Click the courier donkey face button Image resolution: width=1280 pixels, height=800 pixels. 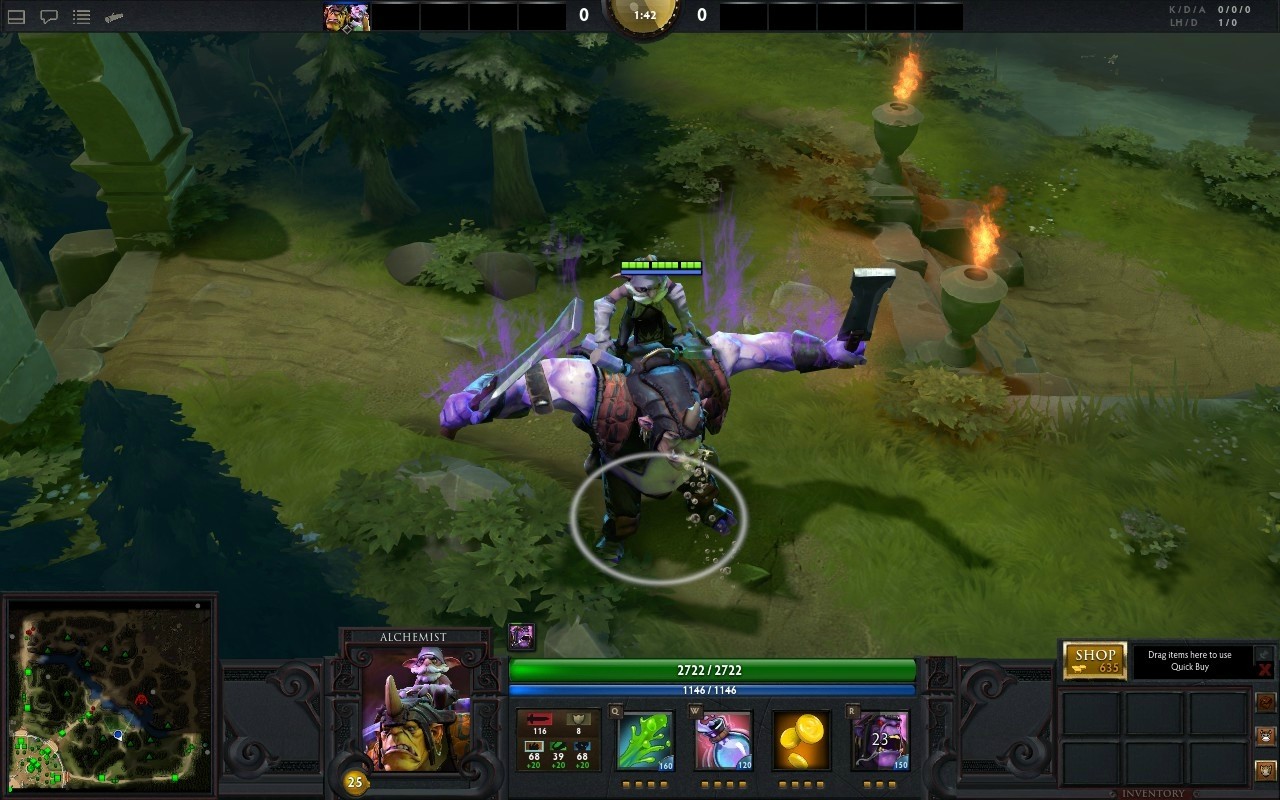(1265, 736)
